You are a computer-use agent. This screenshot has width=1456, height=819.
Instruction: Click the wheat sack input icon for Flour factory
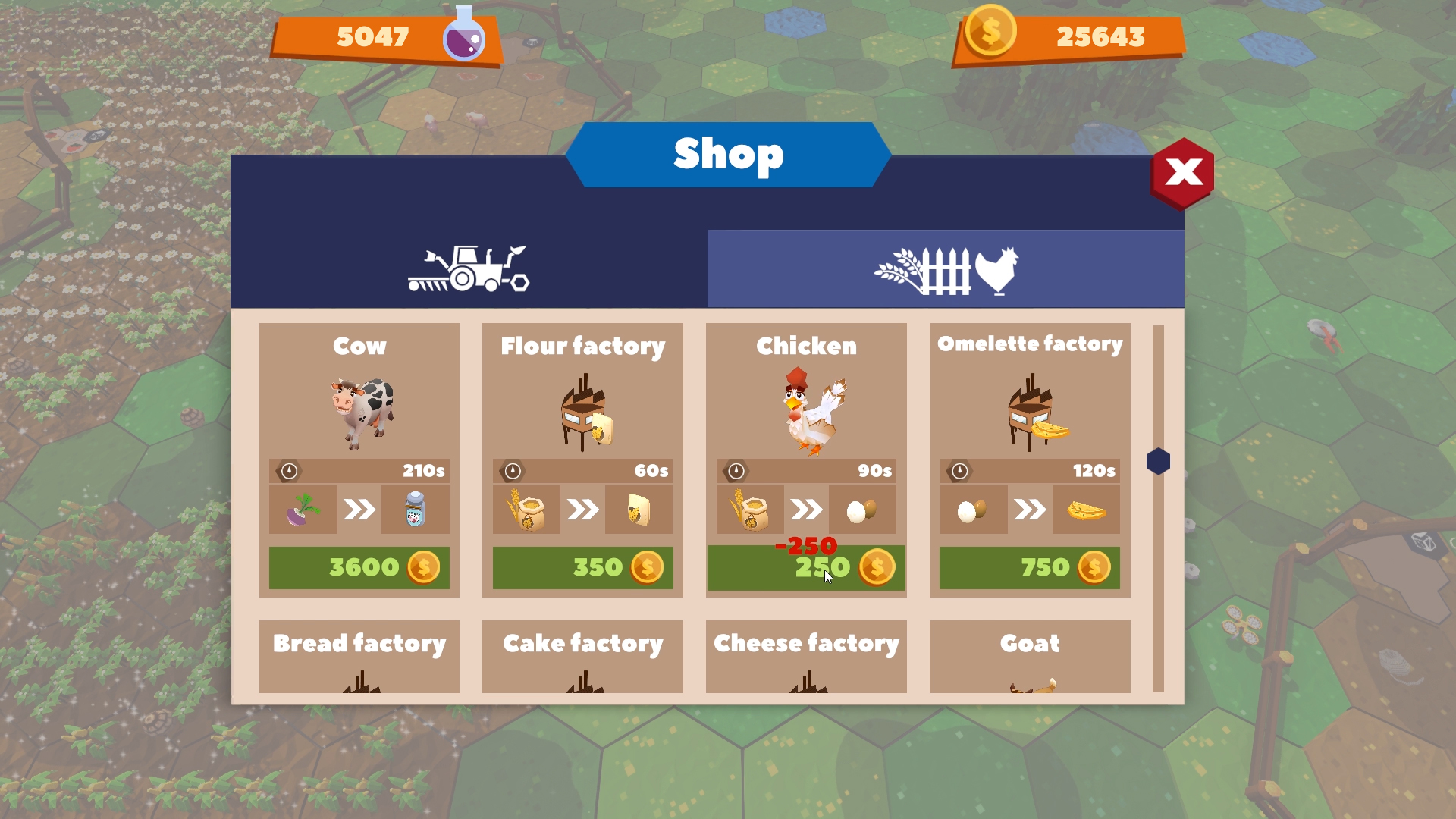526,509
